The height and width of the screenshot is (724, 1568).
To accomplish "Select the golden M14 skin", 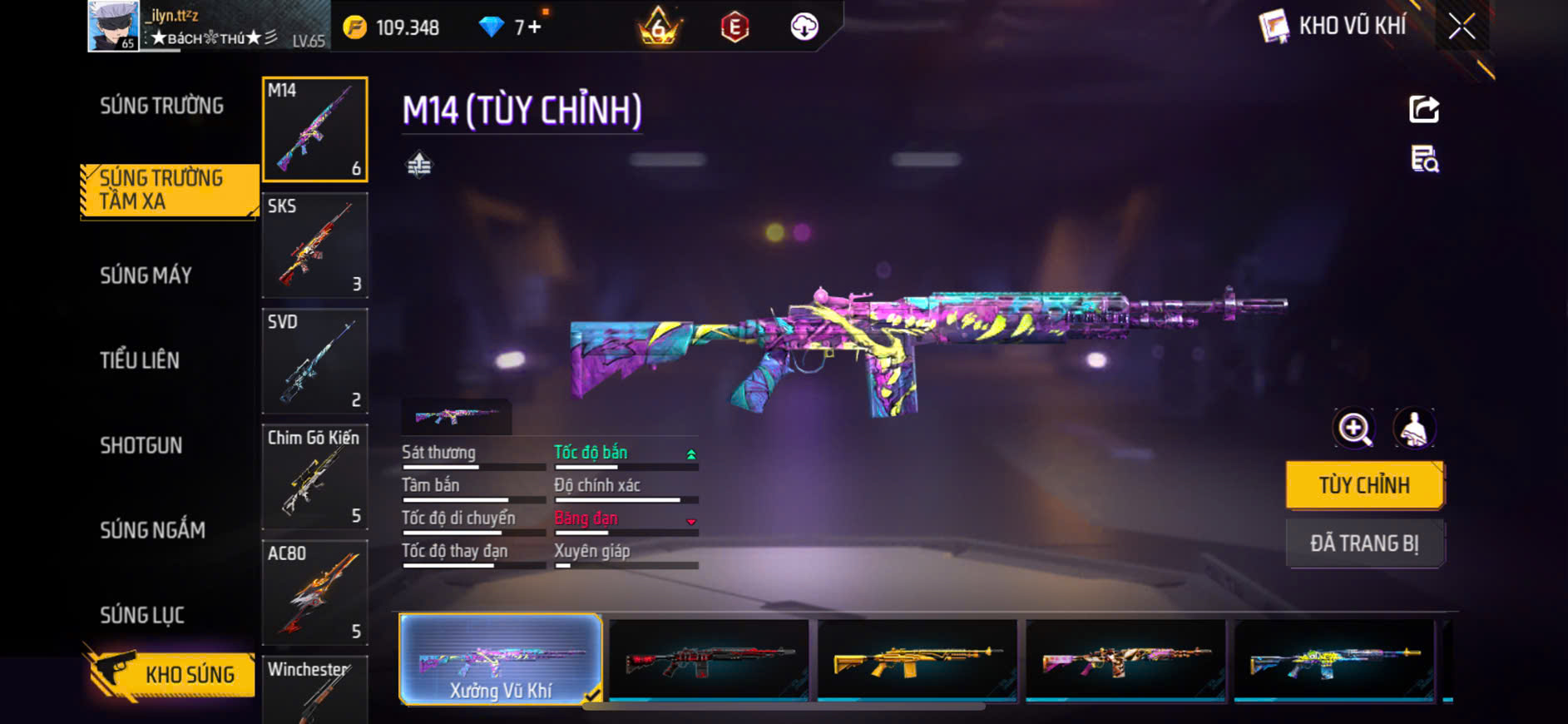I will tap(917, 659).
